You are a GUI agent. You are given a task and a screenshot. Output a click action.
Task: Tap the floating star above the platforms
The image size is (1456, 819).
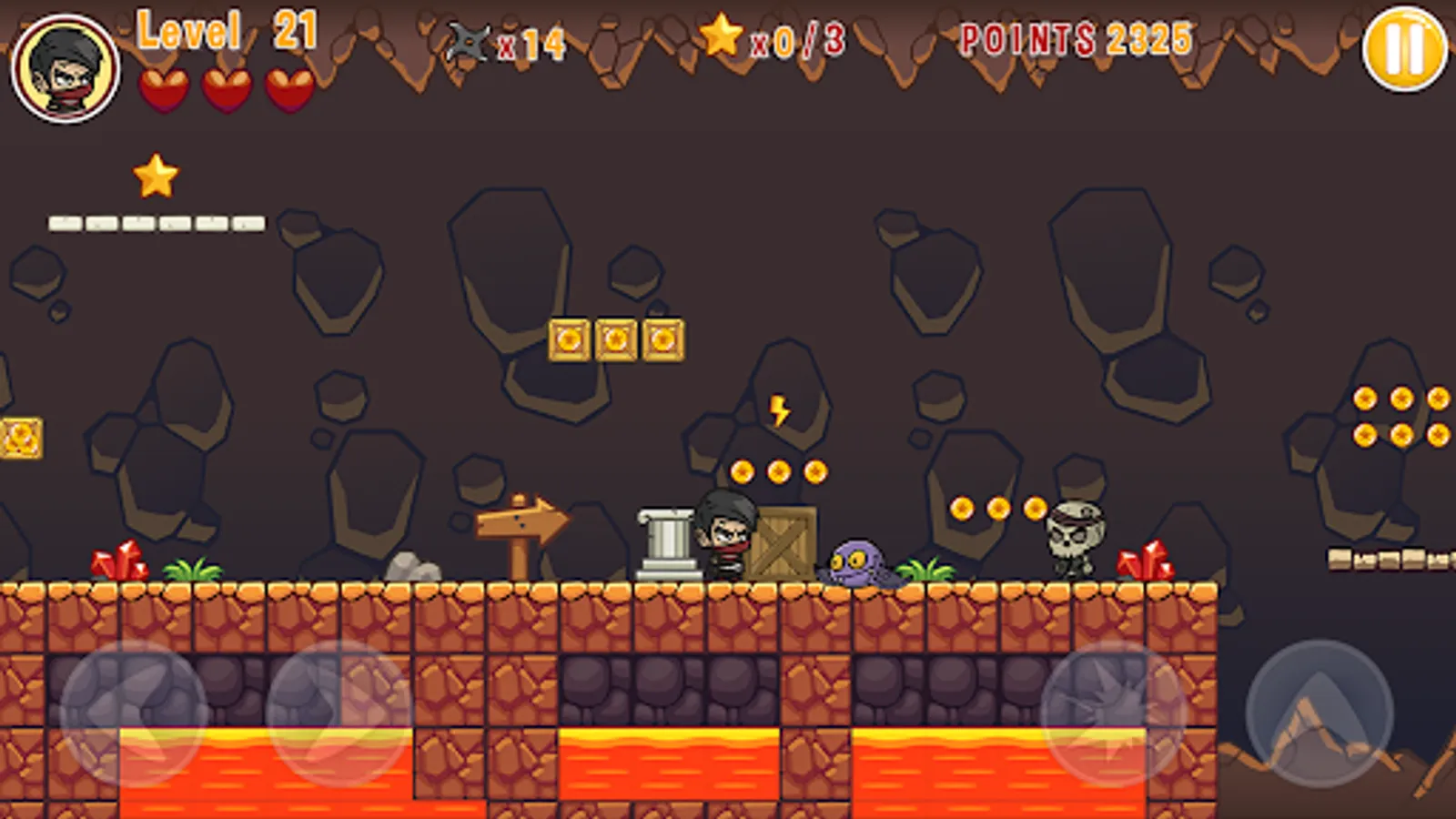point(157,176)
